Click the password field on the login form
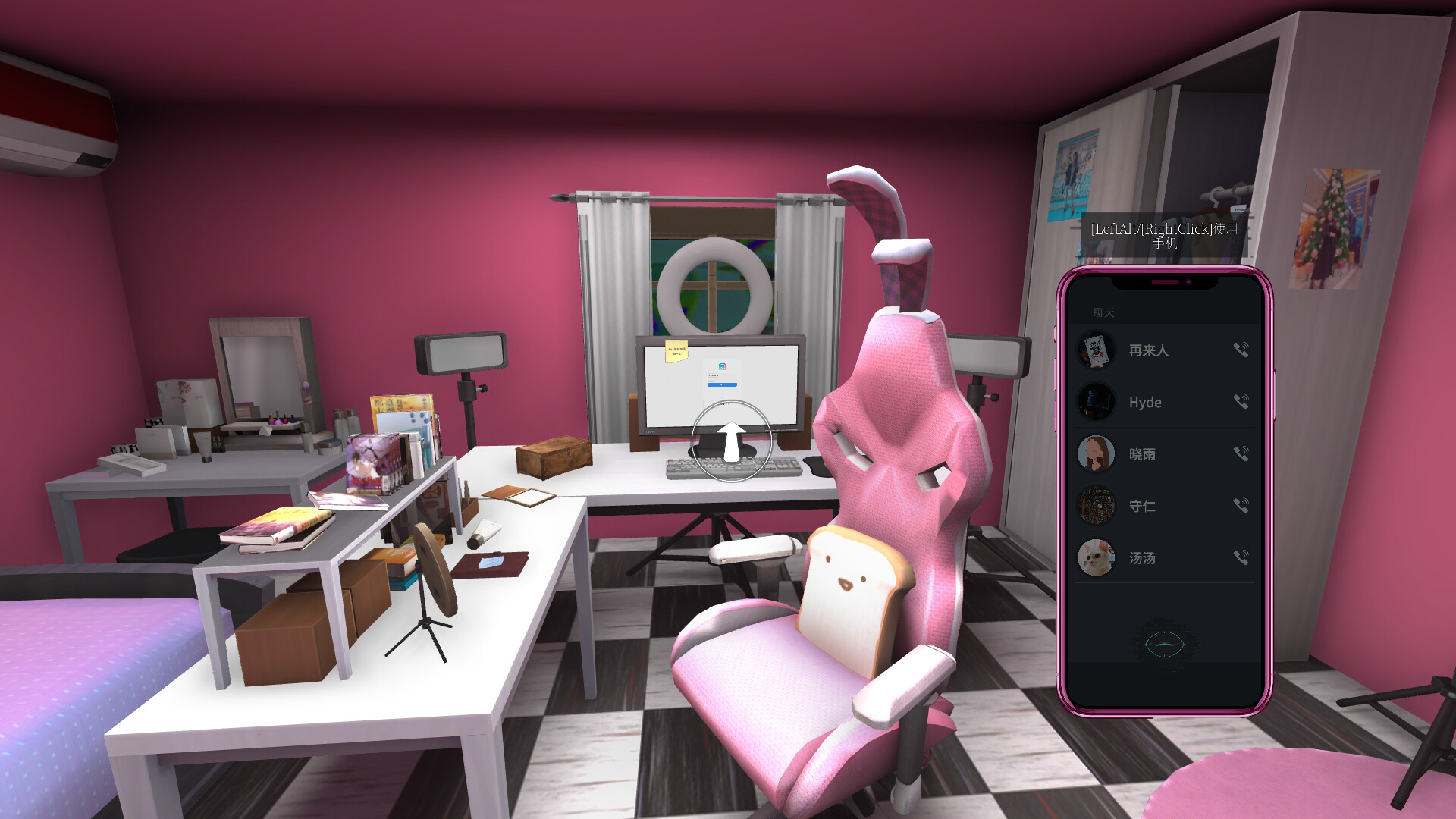Screen dimensions: 1456x819 [x=722, y=380]
